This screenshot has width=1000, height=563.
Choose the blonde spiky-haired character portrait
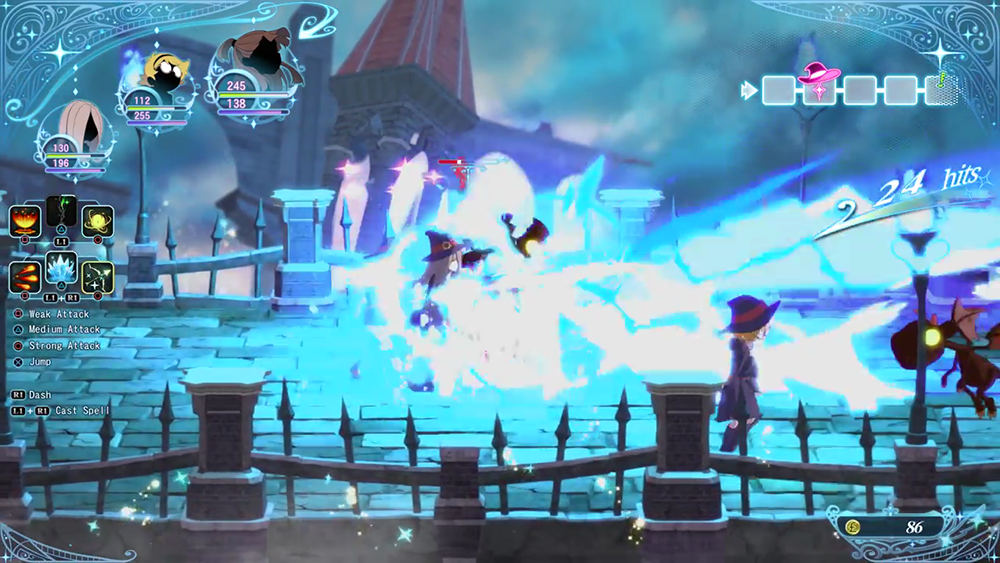tap(161, 72)
